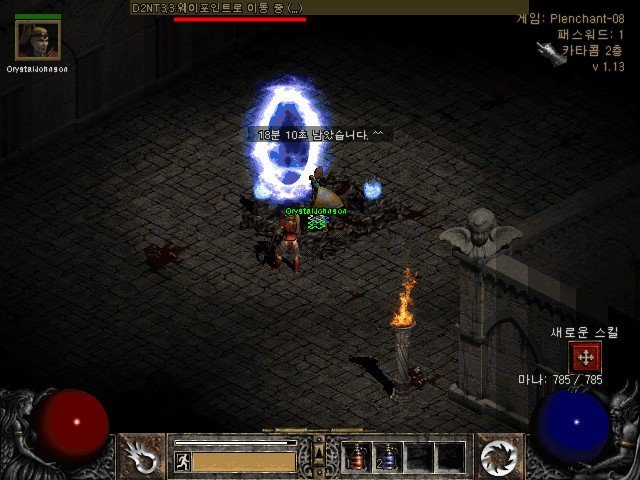Use the blue mana potion in belt
Image resolution: width=640 pixels, height=480 pixels.
click(388, 457)
